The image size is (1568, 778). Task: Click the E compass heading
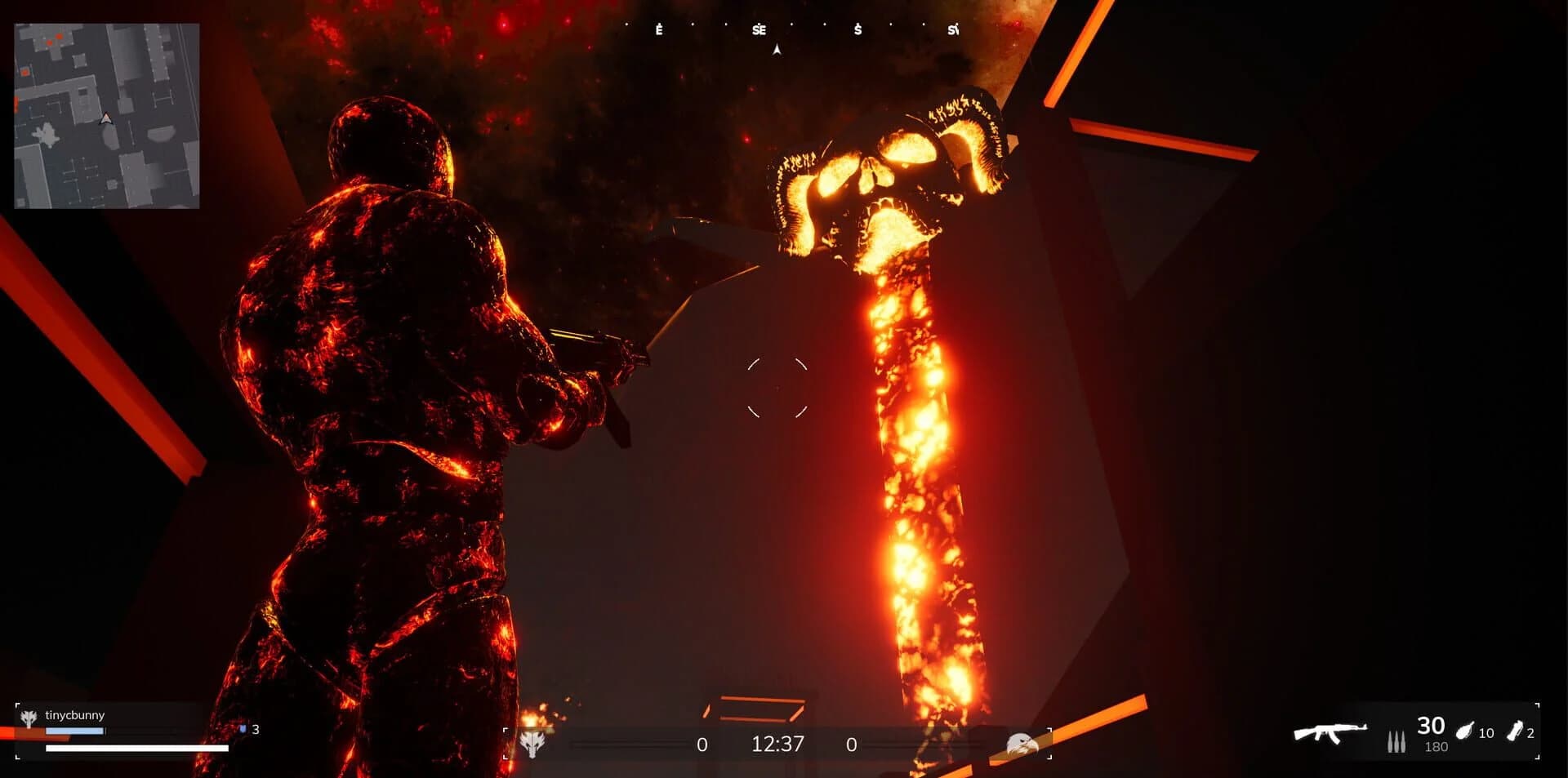point(659,31)
